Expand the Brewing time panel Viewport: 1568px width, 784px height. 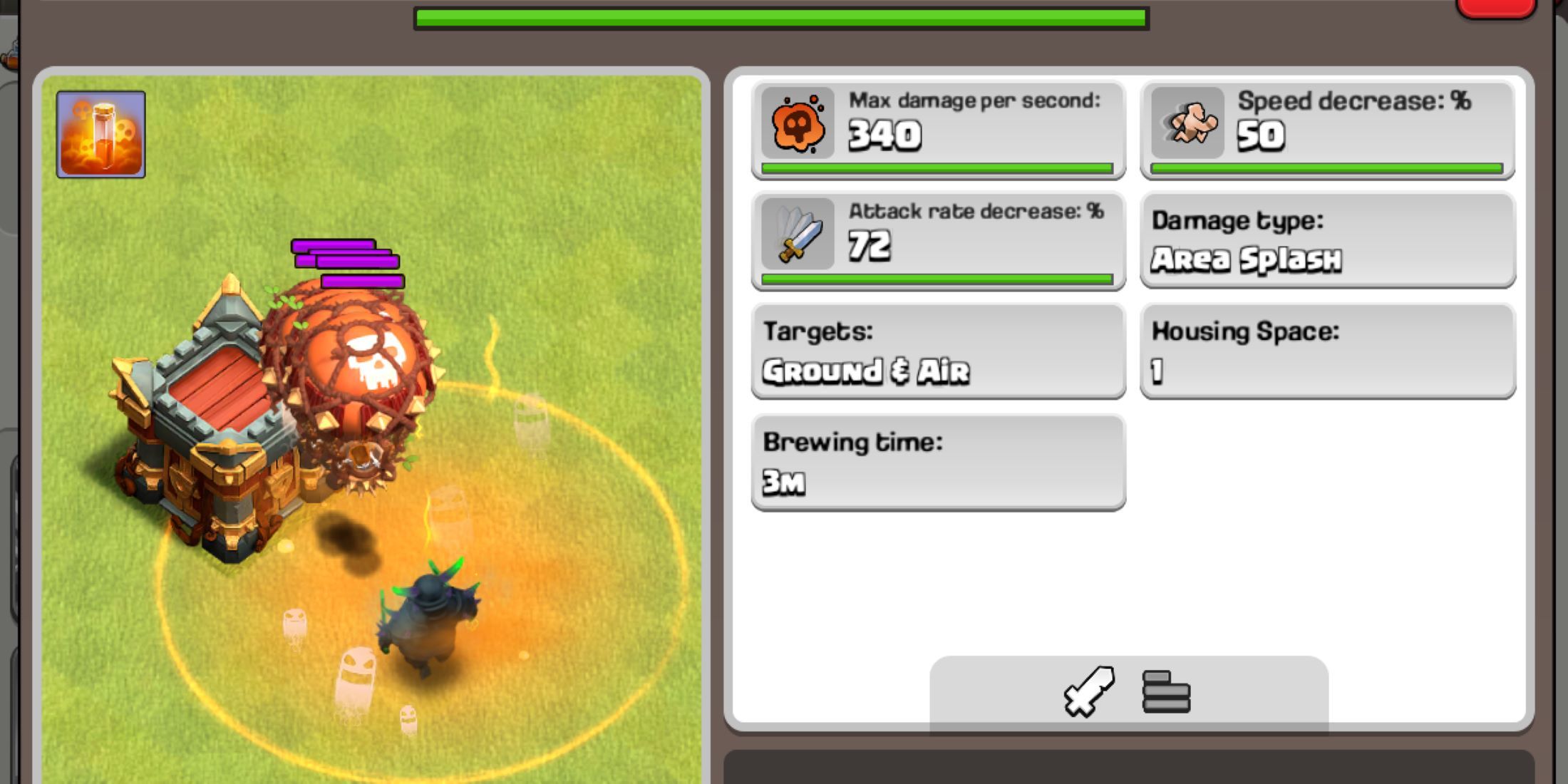[937, 462]
